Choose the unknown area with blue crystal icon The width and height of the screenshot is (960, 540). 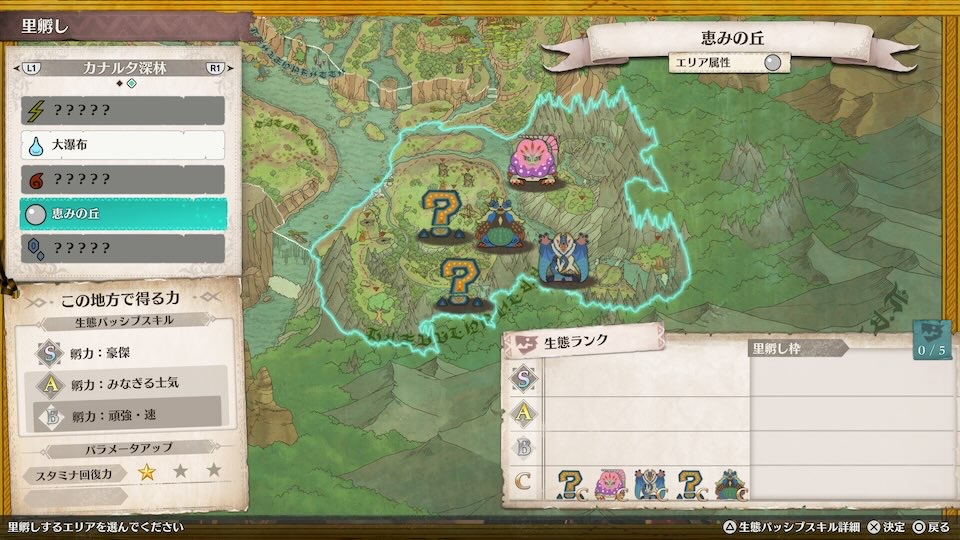123,248
